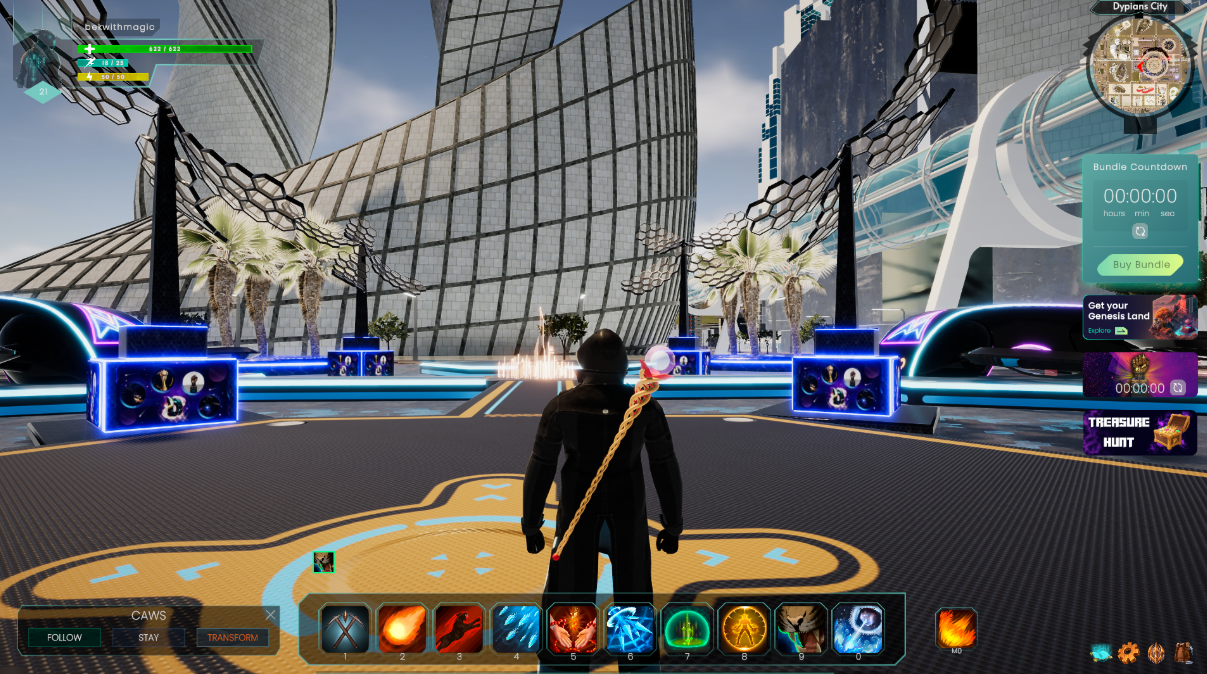This screenshot has height=674, width=1207.
Task: Click the player avatar portrait
Action: point(42,56)
